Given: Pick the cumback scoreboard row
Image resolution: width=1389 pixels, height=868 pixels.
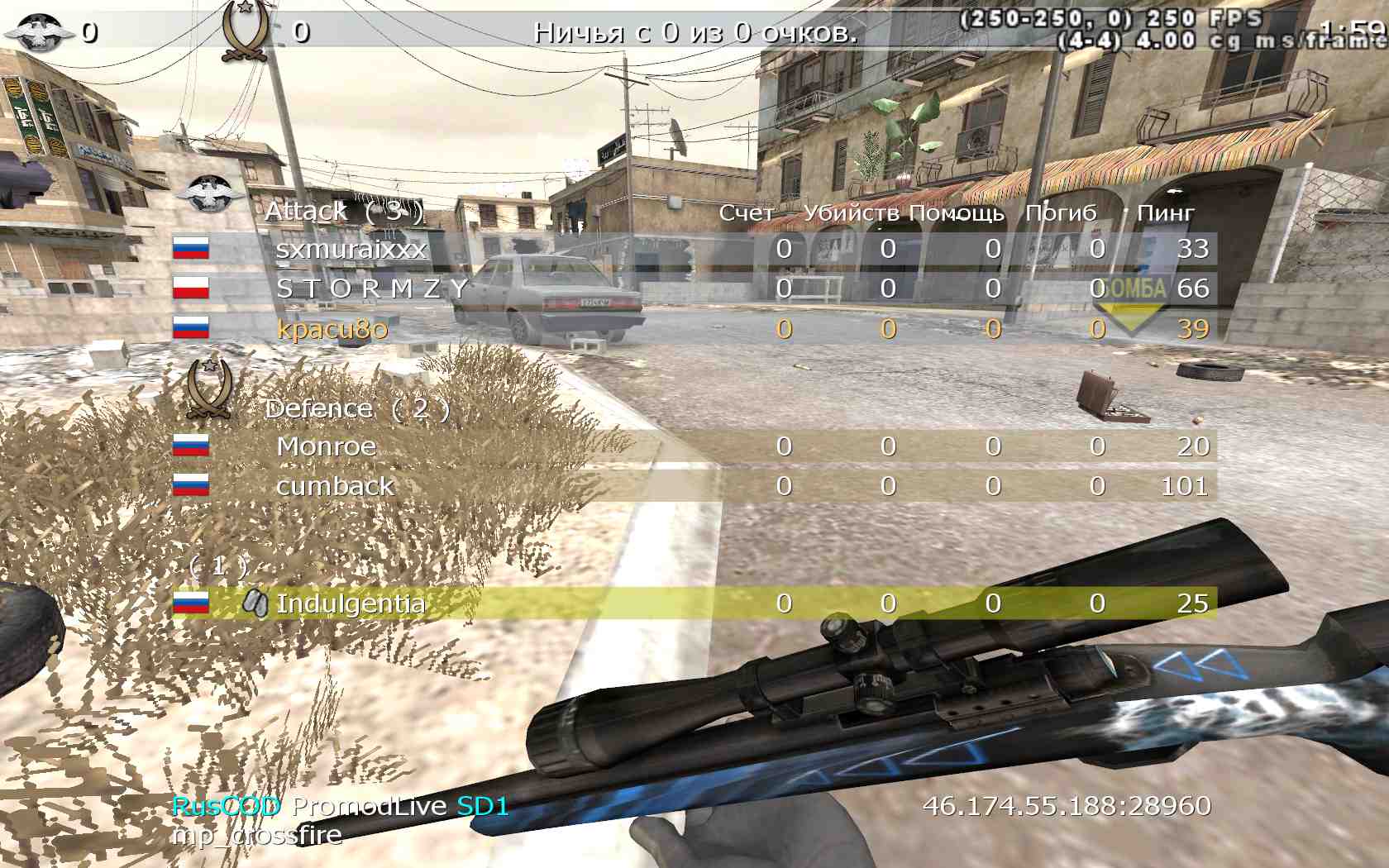Looking at the screenshot, I should coord(335,486).
